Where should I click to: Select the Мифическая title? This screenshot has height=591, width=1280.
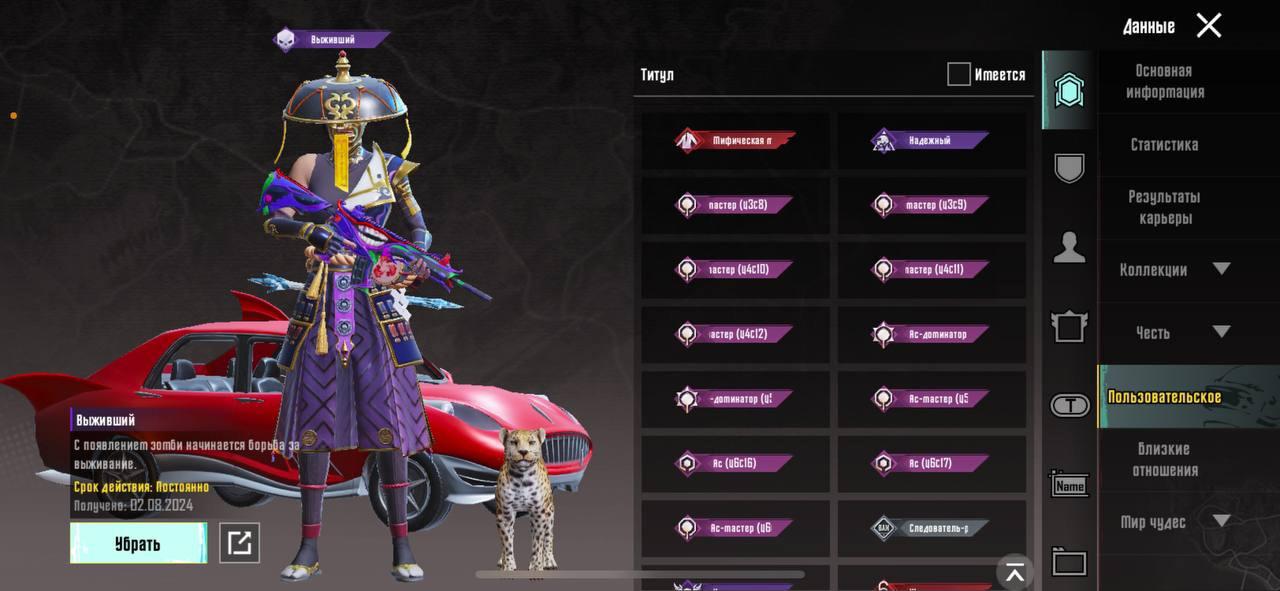point(735,141)
